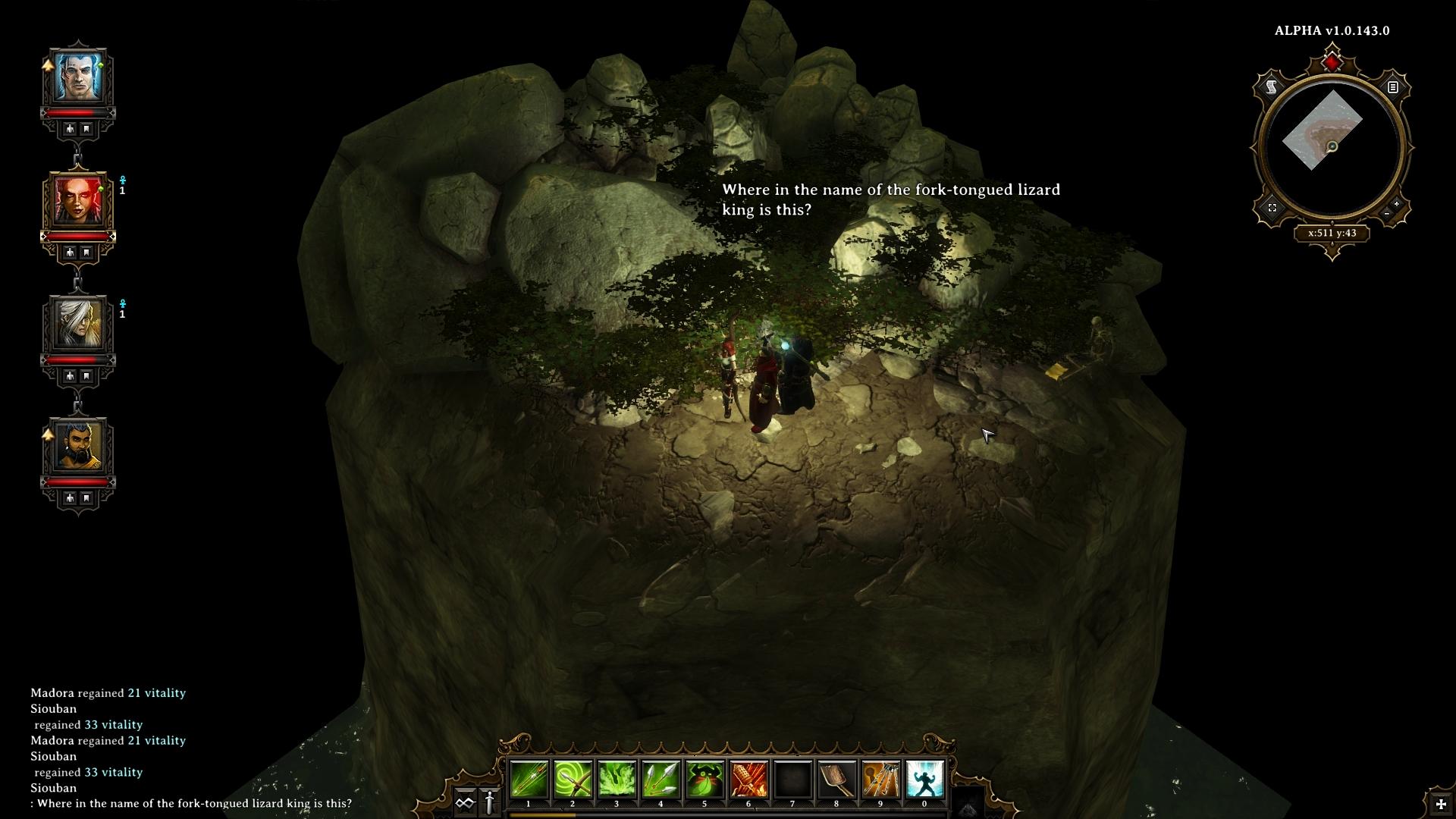Viewport: 1456px width, 819px height.
Task: Toggle the sword icon left of the hotbar
Action: tap(490, 802)
